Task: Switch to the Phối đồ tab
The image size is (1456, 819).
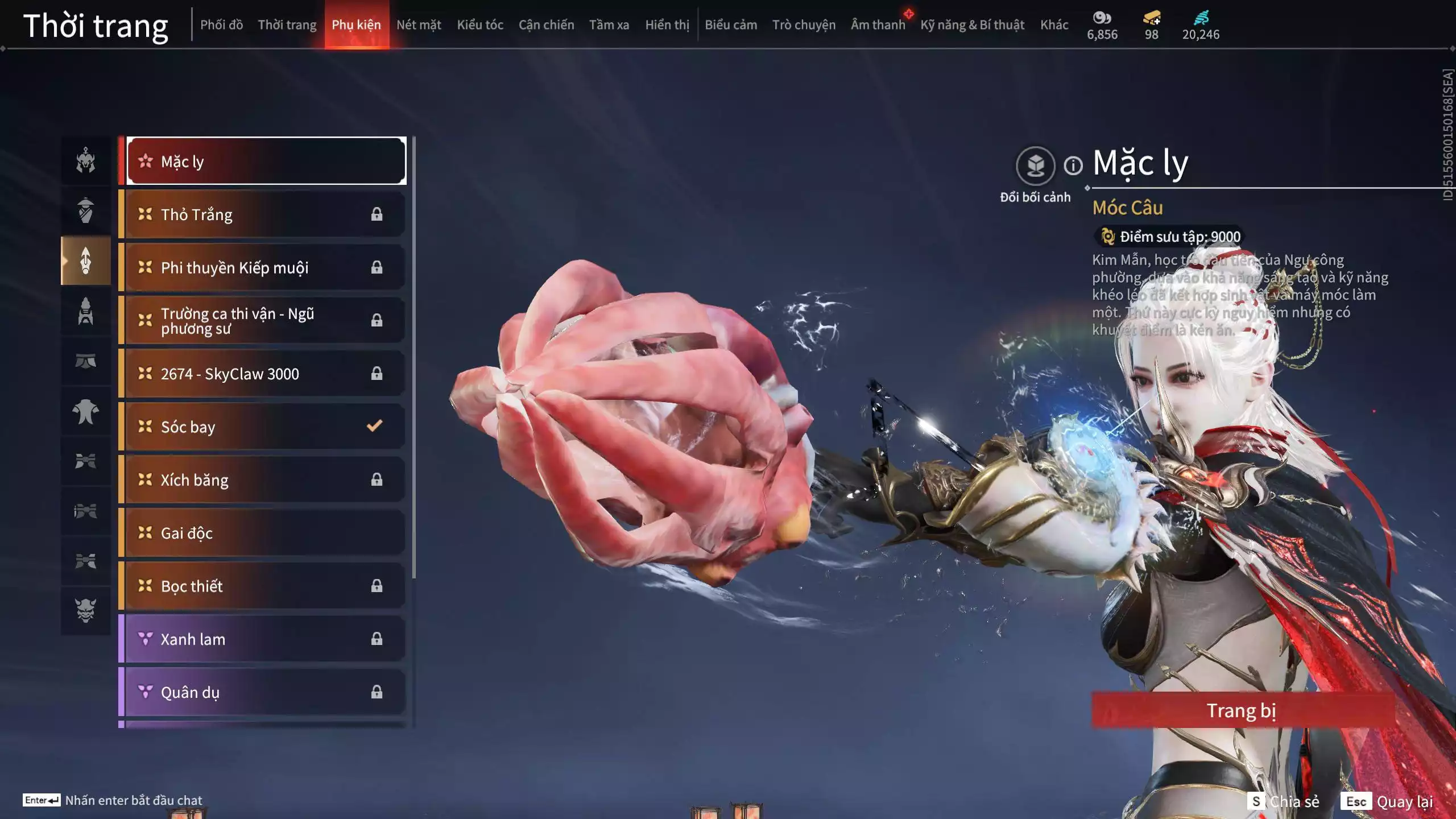Action: (221, 25)
